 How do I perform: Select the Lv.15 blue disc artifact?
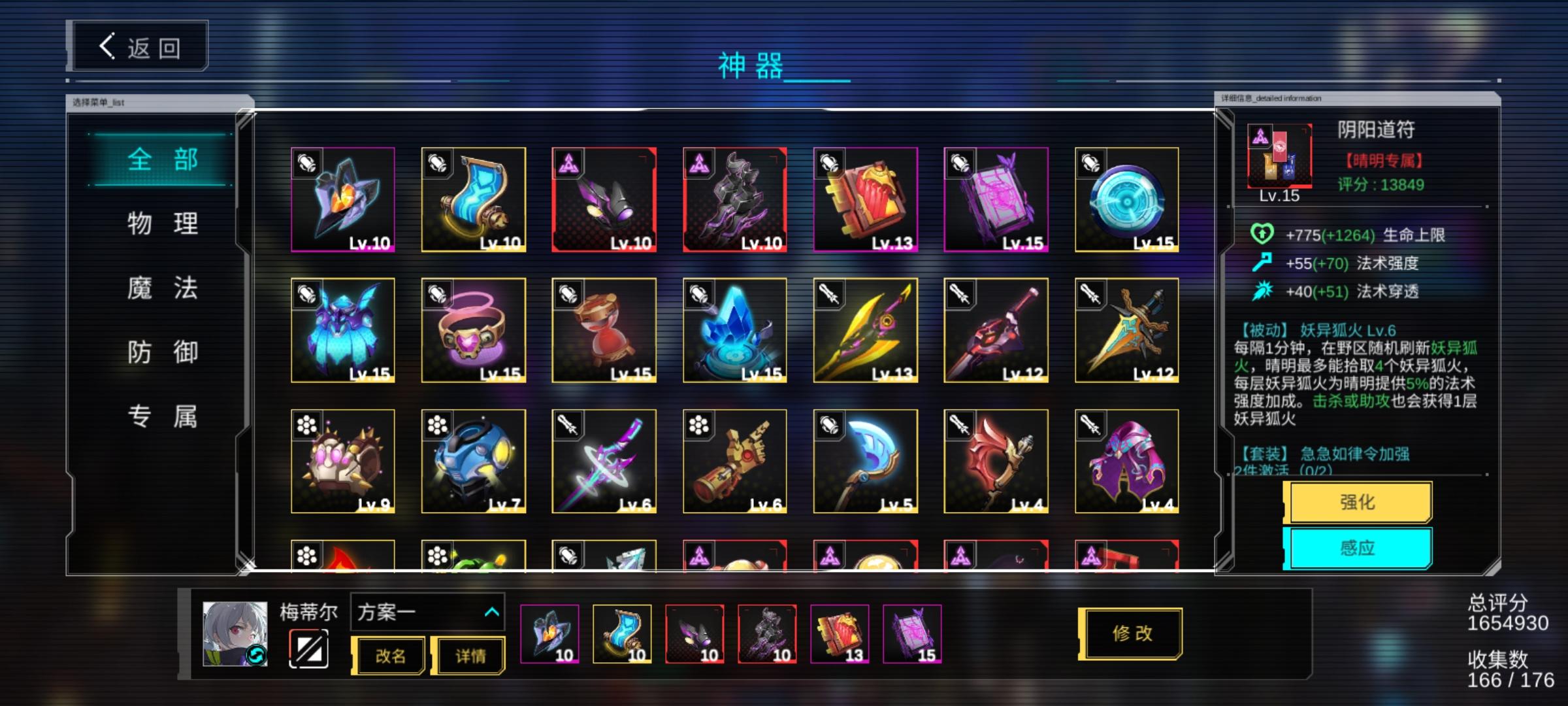(x=1127, y=199)
